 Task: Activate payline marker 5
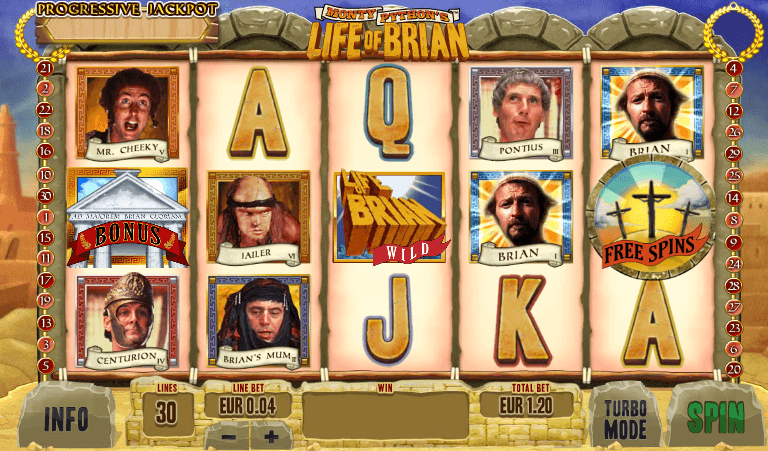pos(45,365)
